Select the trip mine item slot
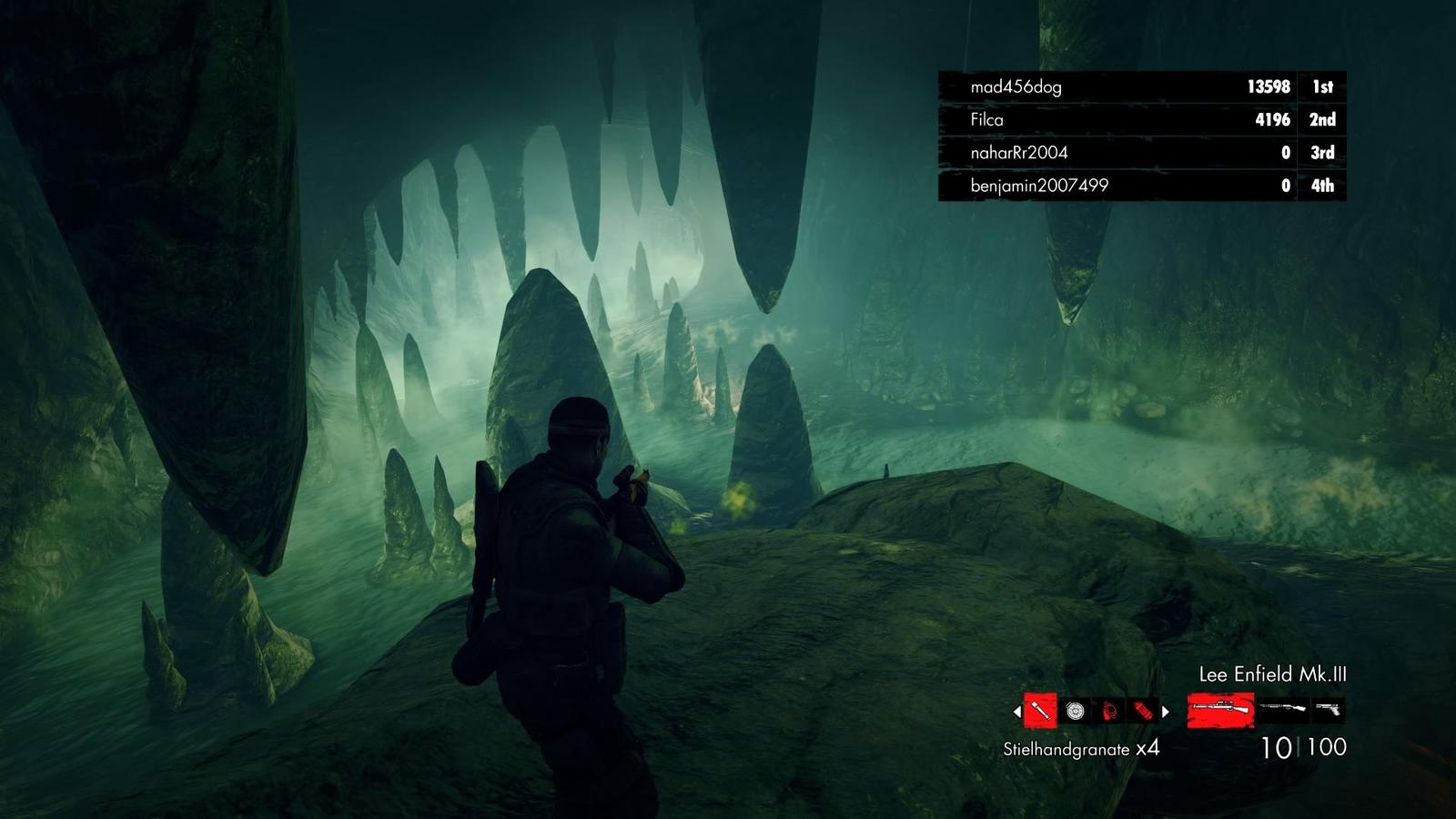 [1109, 711]
